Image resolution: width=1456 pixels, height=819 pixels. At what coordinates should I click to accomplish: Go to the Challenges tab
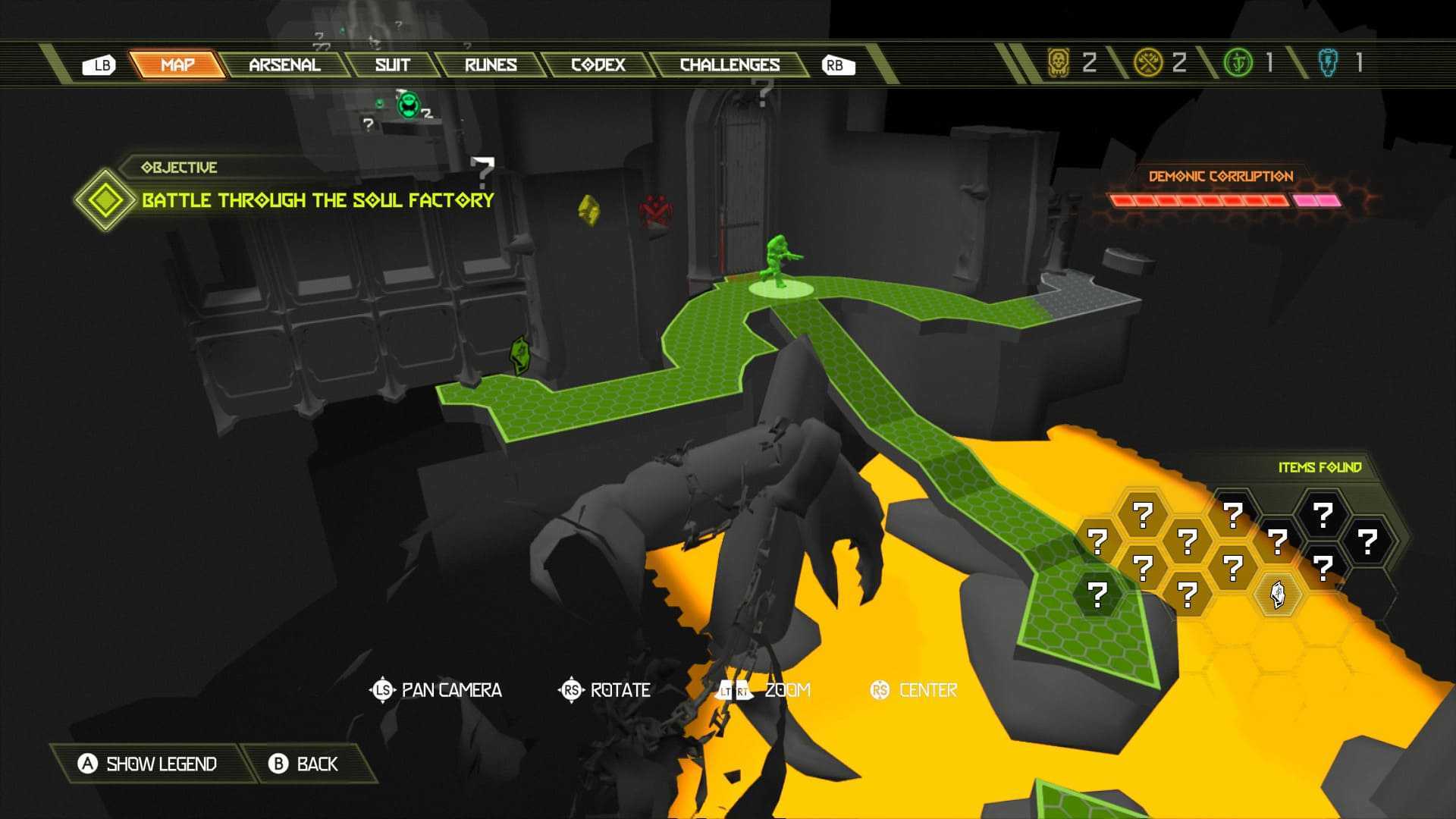(730, 65)
